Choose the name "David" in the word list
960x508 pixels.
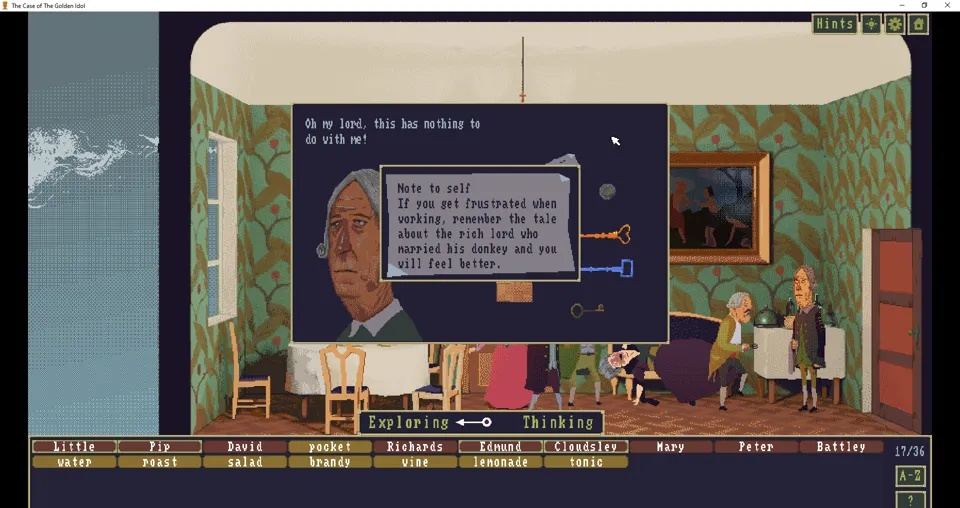click(245, 447)
